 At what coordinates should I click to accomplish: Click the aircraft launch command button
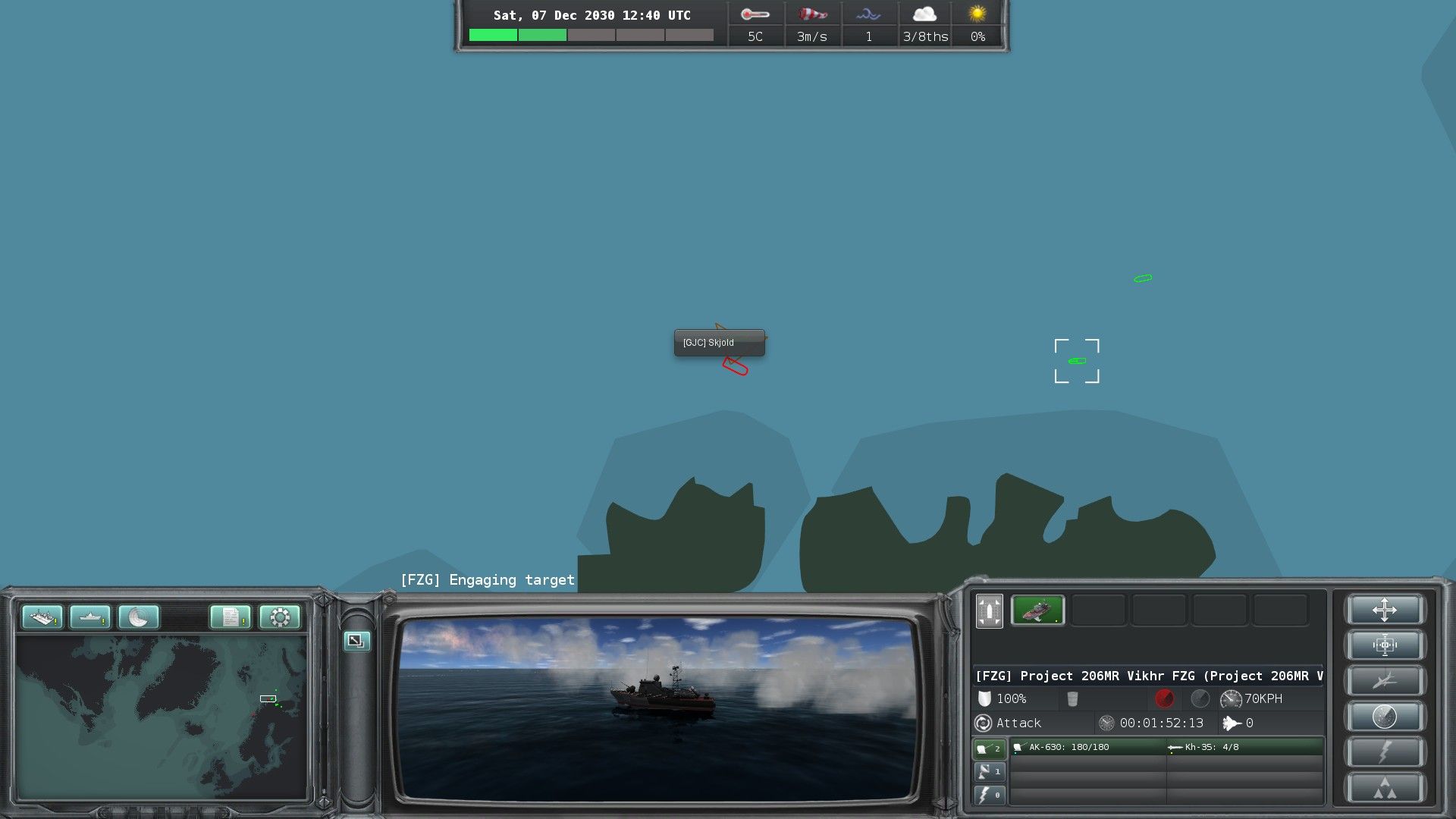[x=1384, y=681]
